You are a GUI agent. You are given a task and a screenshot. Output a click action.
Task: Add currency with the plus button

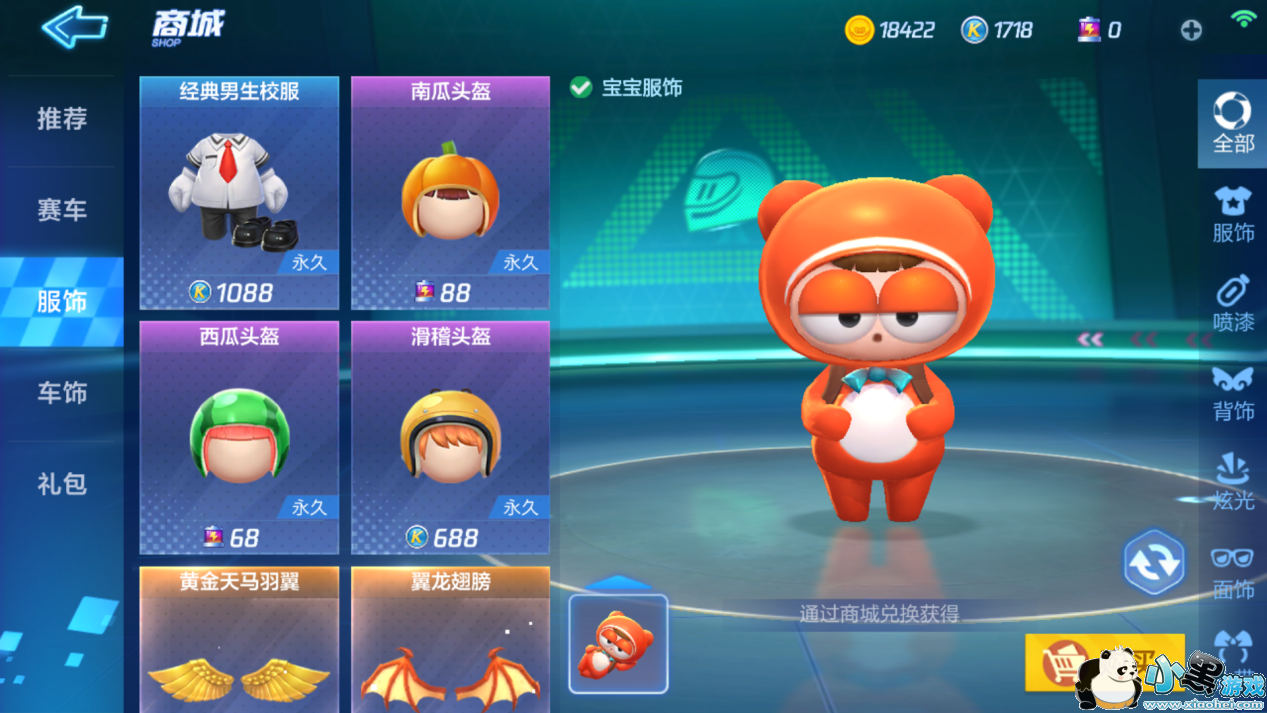(1190, 30)
